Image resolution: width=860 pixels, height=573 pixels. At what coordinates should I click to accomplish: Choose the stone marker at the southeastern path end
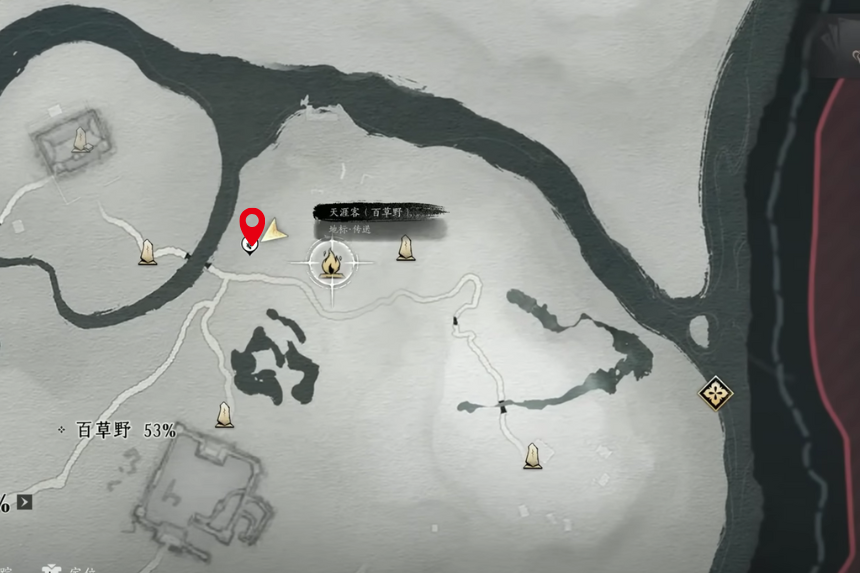[532, 456]
